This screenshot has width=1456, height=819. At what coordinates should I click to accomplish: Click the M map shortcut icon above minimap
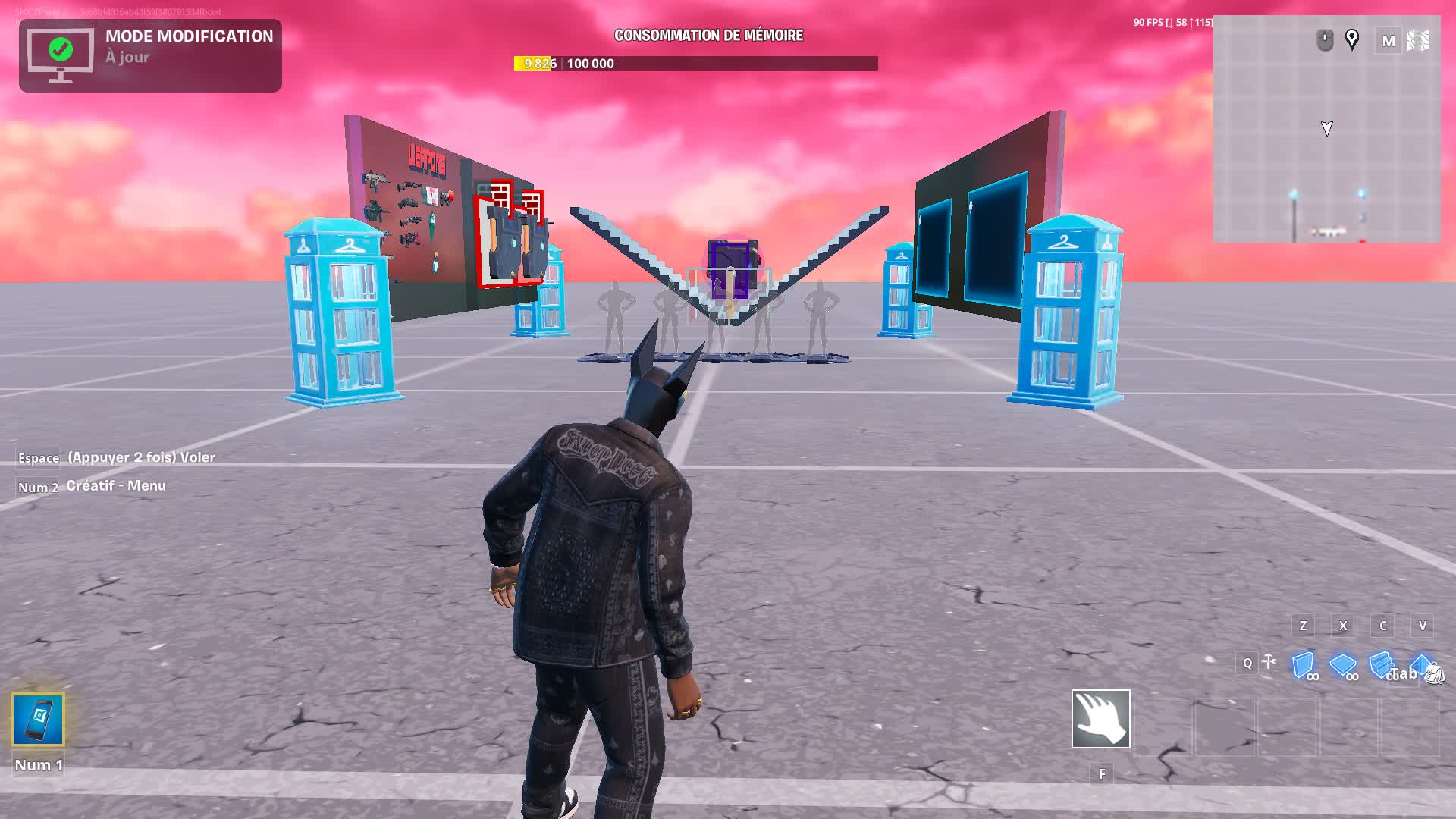(x=1389, y=41)
